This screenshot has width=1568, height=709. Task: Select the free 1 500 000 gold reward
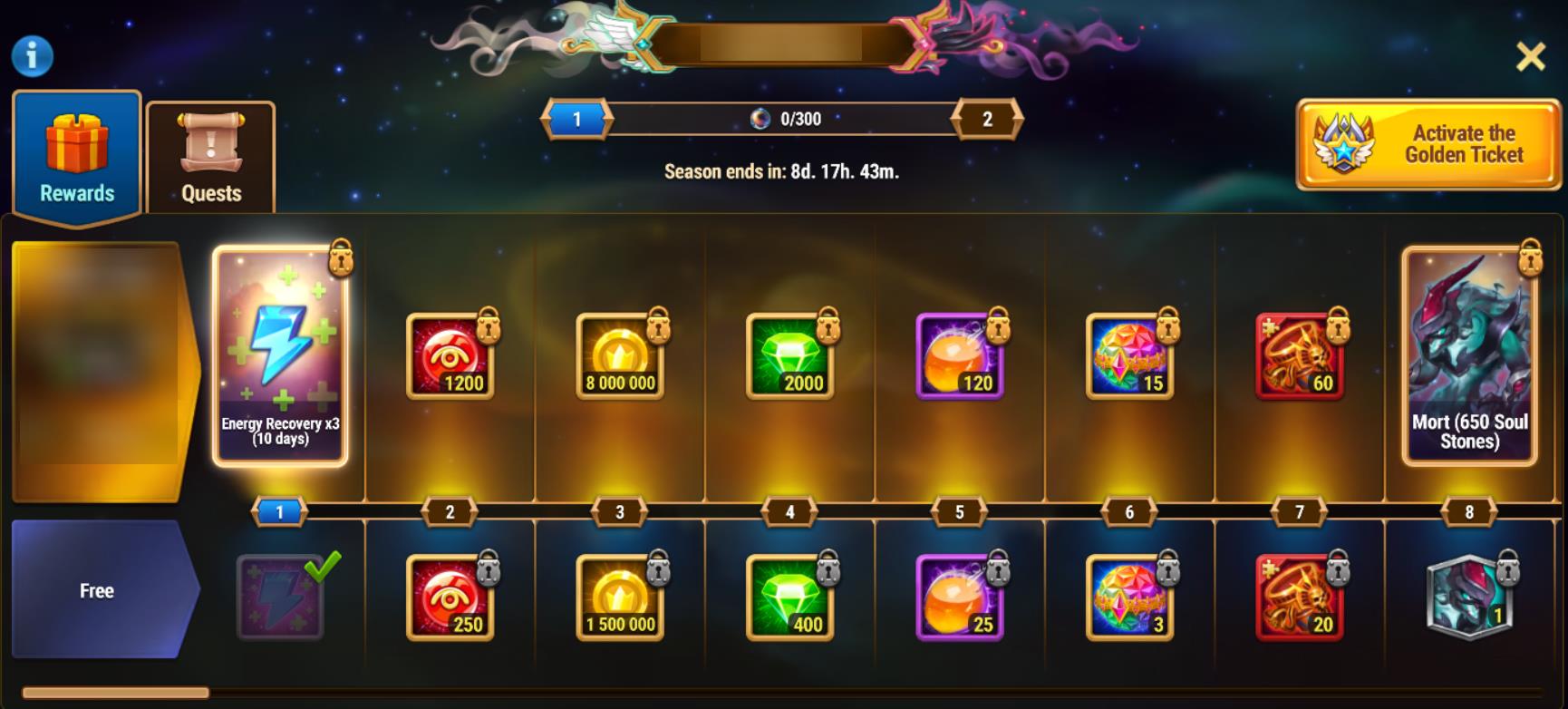(620, 597)
